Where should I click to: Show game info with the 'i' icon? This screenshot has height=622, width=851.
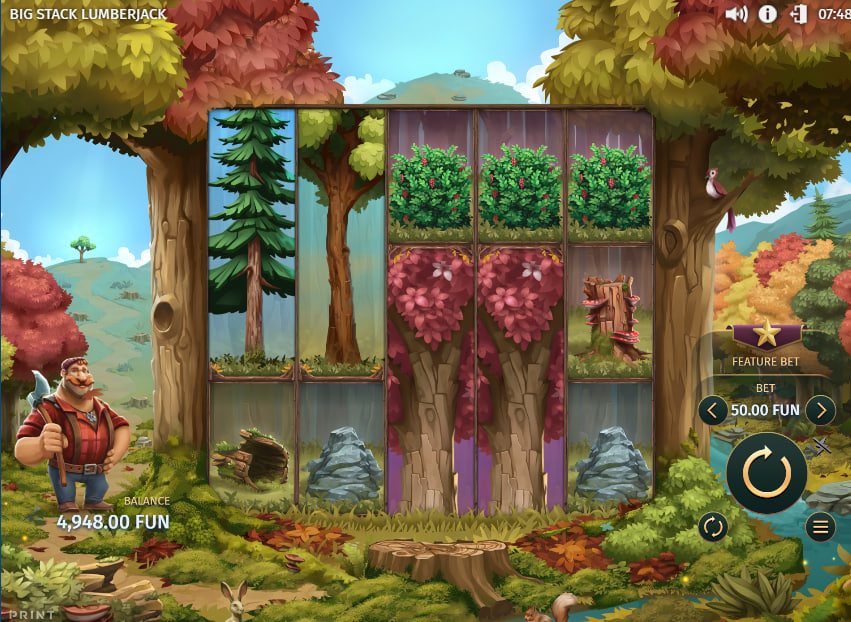coord(768,14)
